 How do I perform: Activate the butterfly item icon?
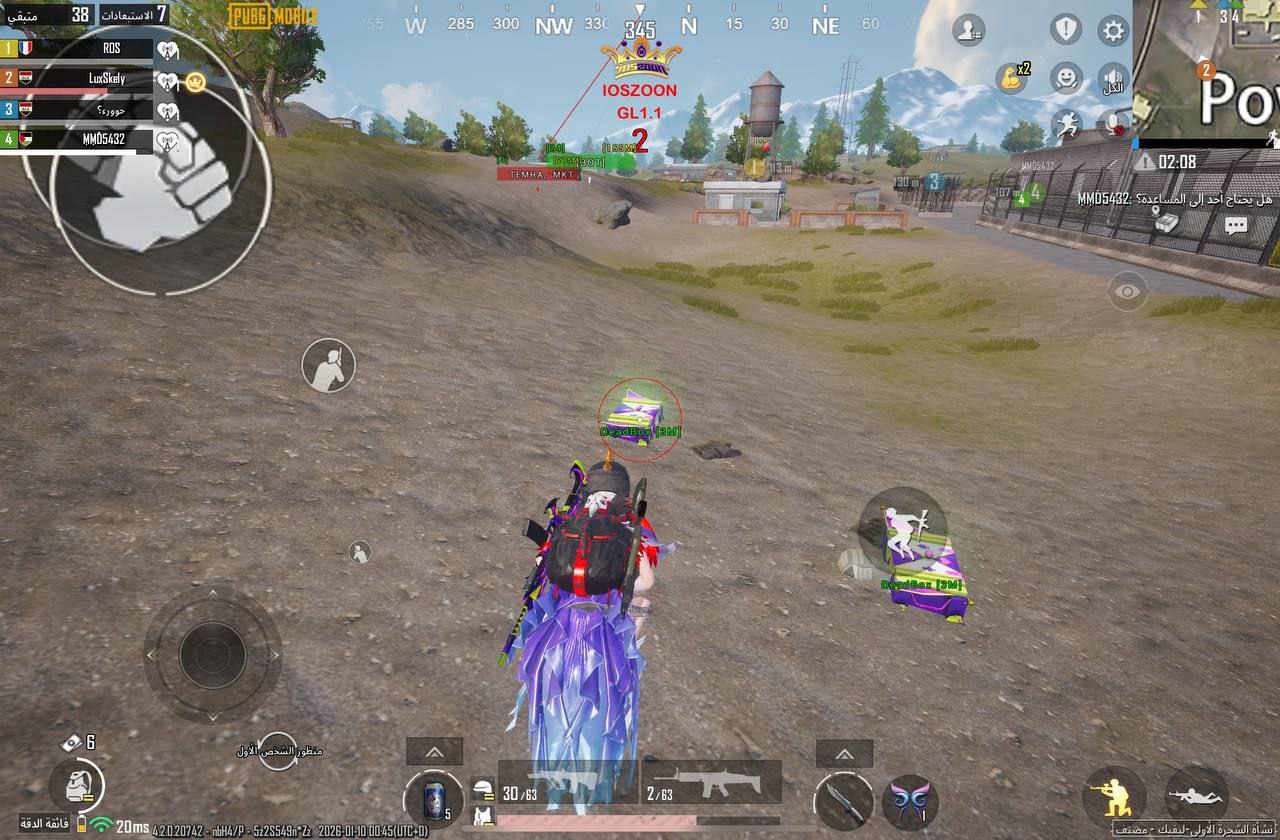tap(910, 802)
